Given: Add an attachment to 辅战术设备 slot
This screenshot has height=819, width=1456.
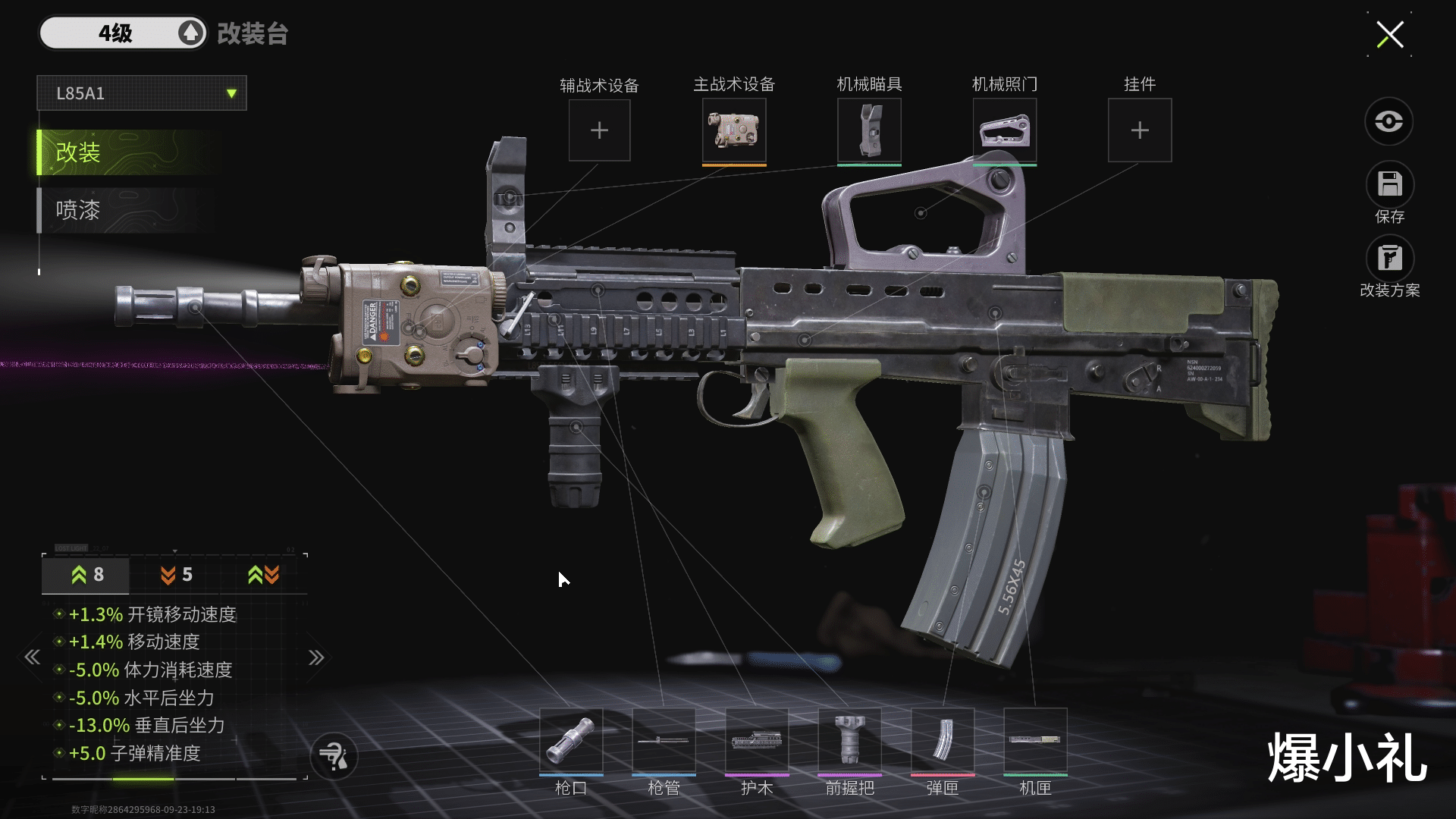Looking at the screenshot, I should (x=599, y=130).
